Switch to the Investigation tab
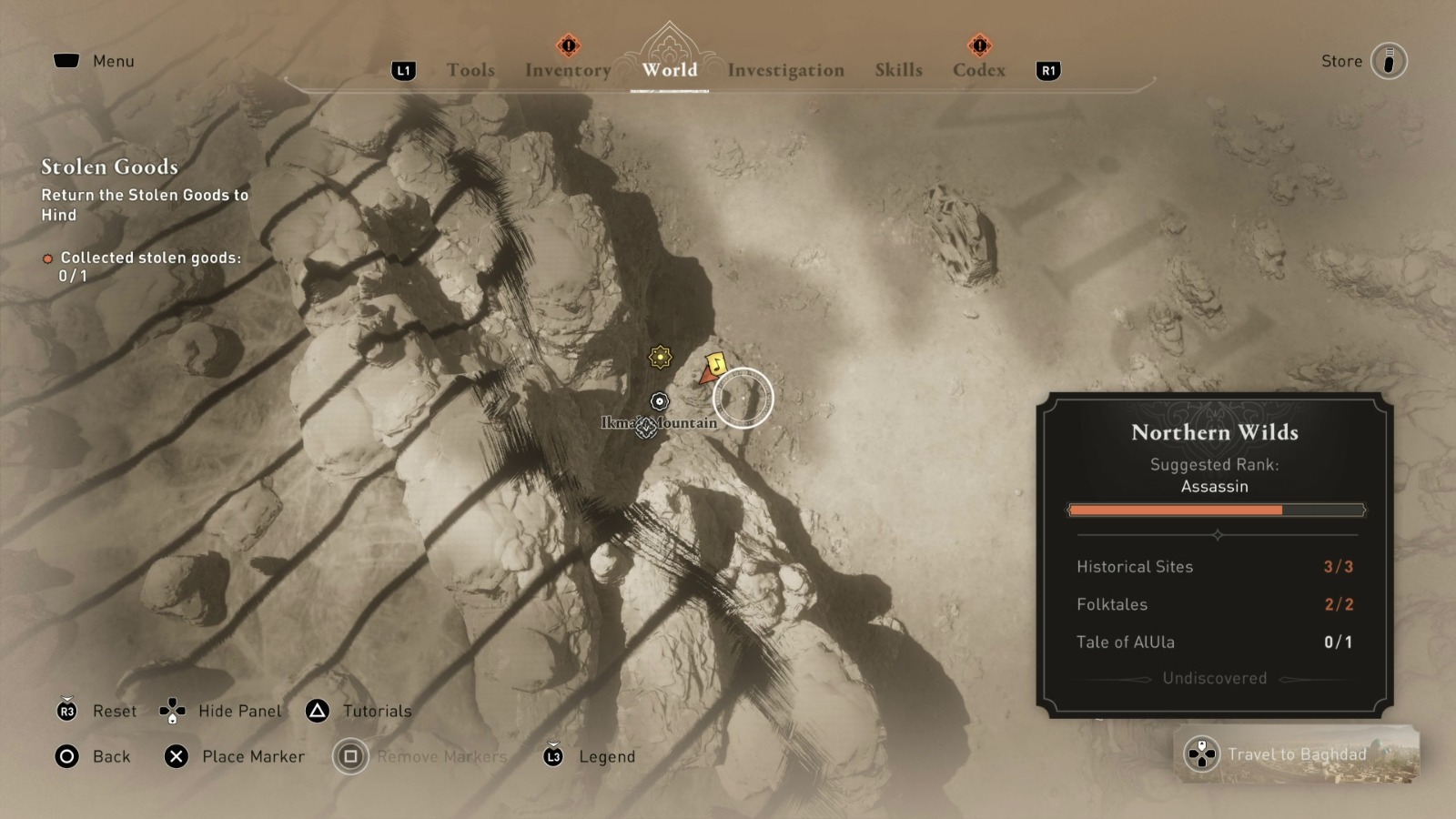Viewport: 1456px width, 819px height. click(786, 70)
